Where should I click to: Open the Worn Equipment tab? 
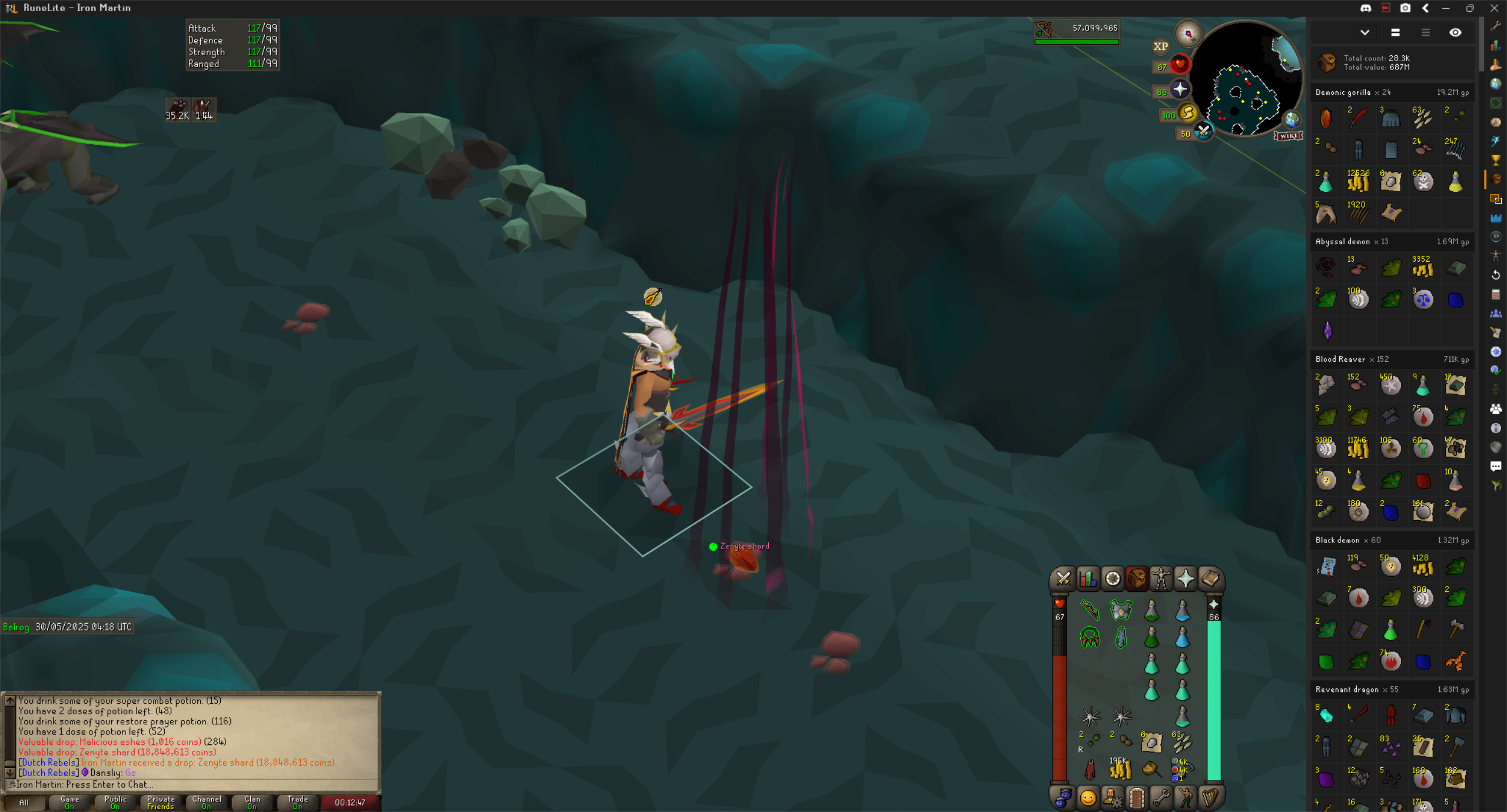coord(1161,579)
